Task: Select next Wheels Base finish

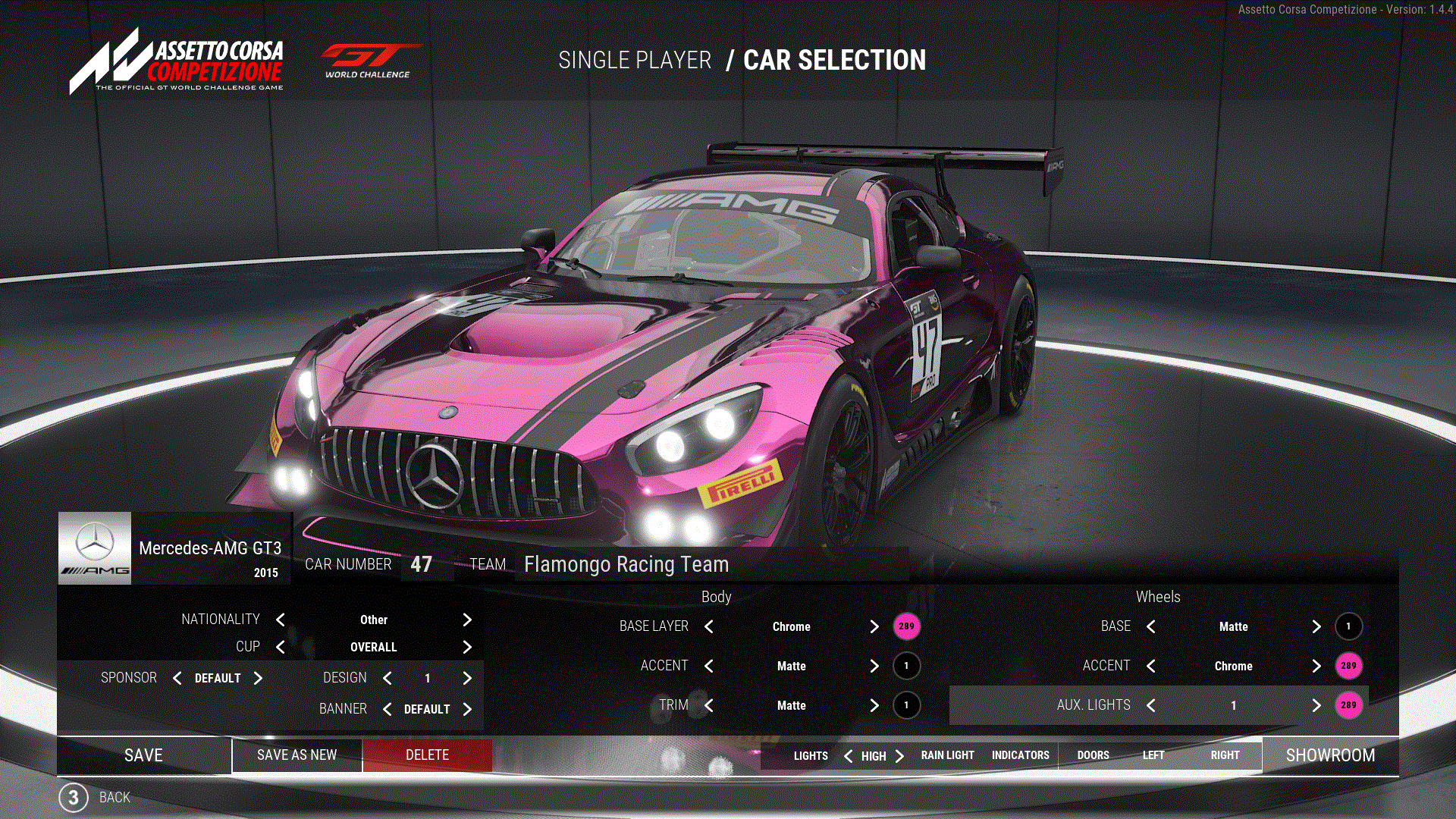Action: click(1316, 626)
